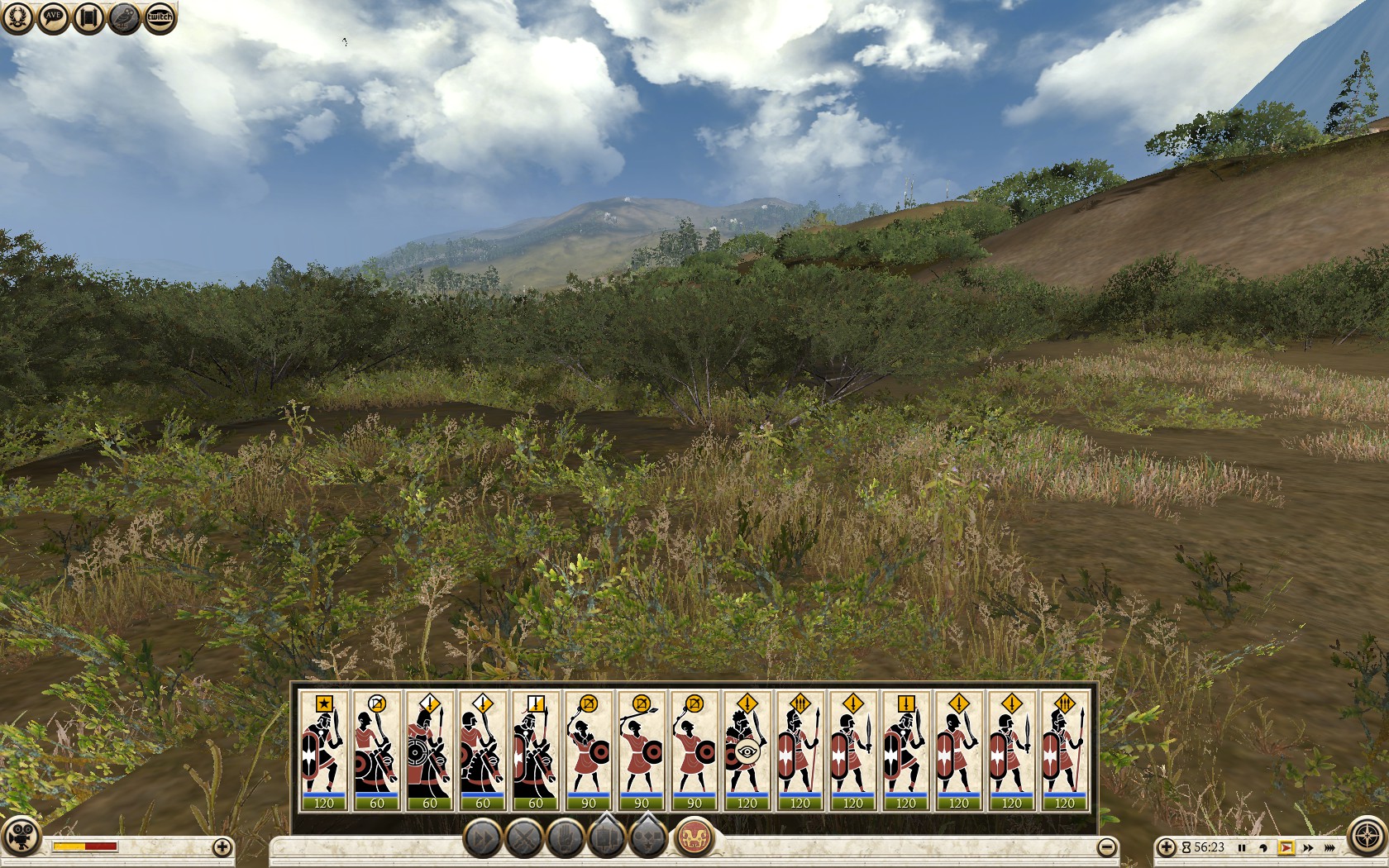The height and width of the screenshot is (868, 1389).
Task: Open the Twitch streaming button
Action: [160, 17]
